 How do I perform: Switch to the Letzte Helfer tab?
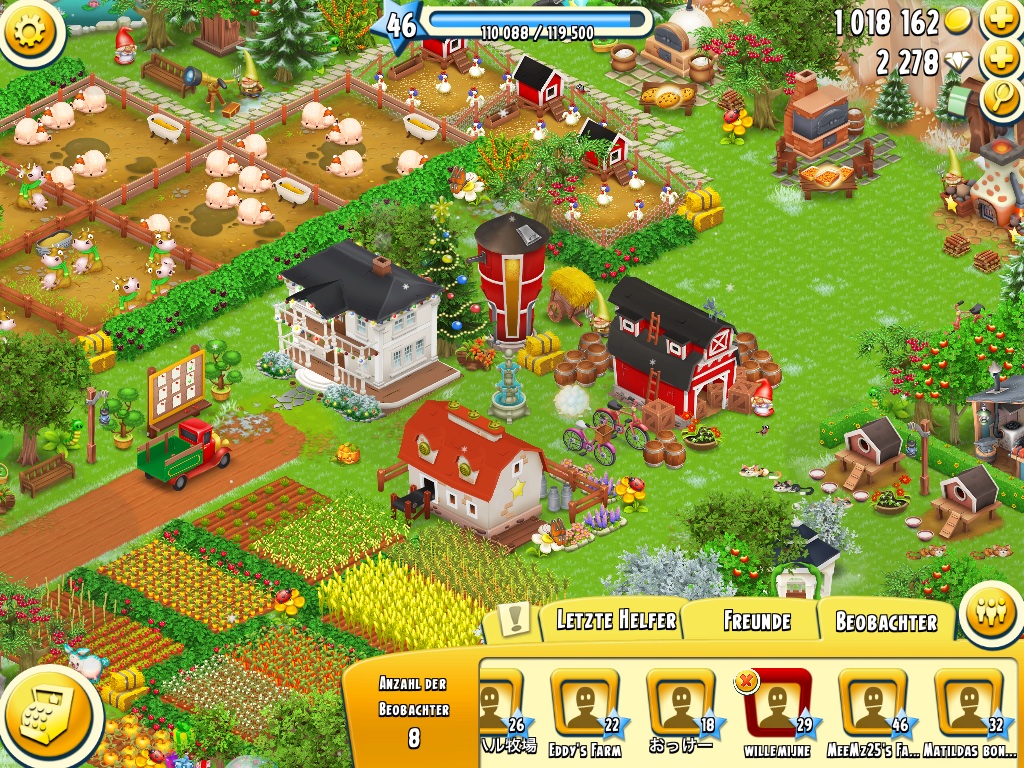coord(615,621)
